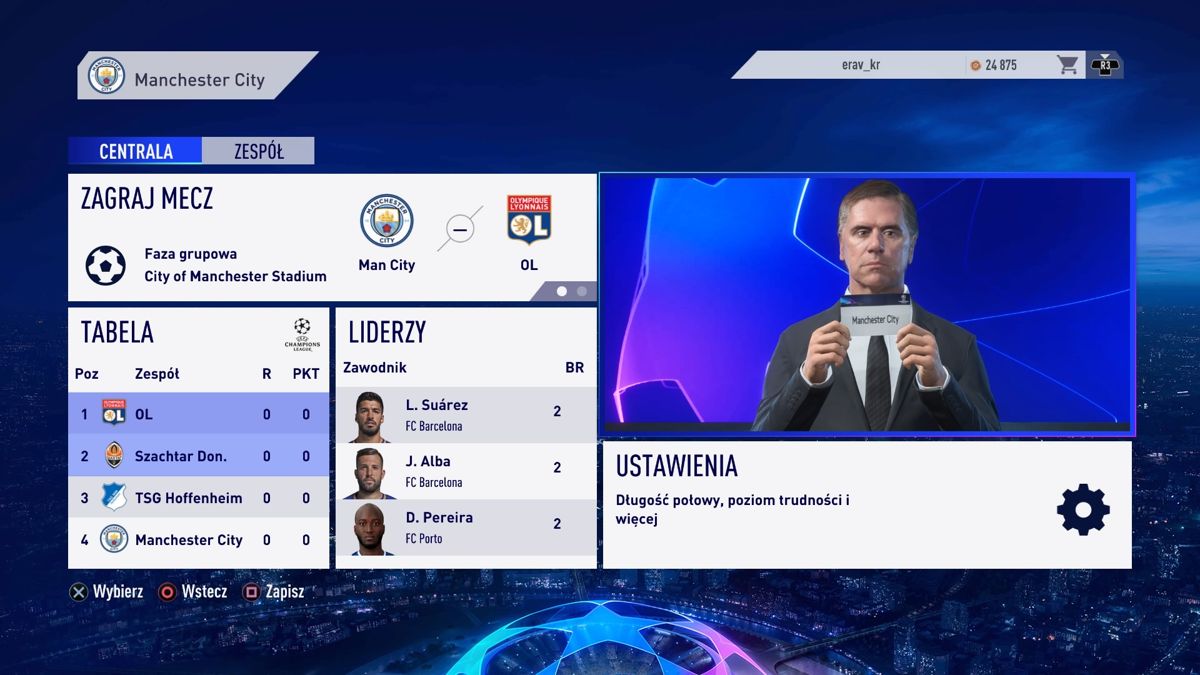Choose L. Suárez in the leaders list
The width and height of the screenshot is (1200, 675).
(465, 415)
